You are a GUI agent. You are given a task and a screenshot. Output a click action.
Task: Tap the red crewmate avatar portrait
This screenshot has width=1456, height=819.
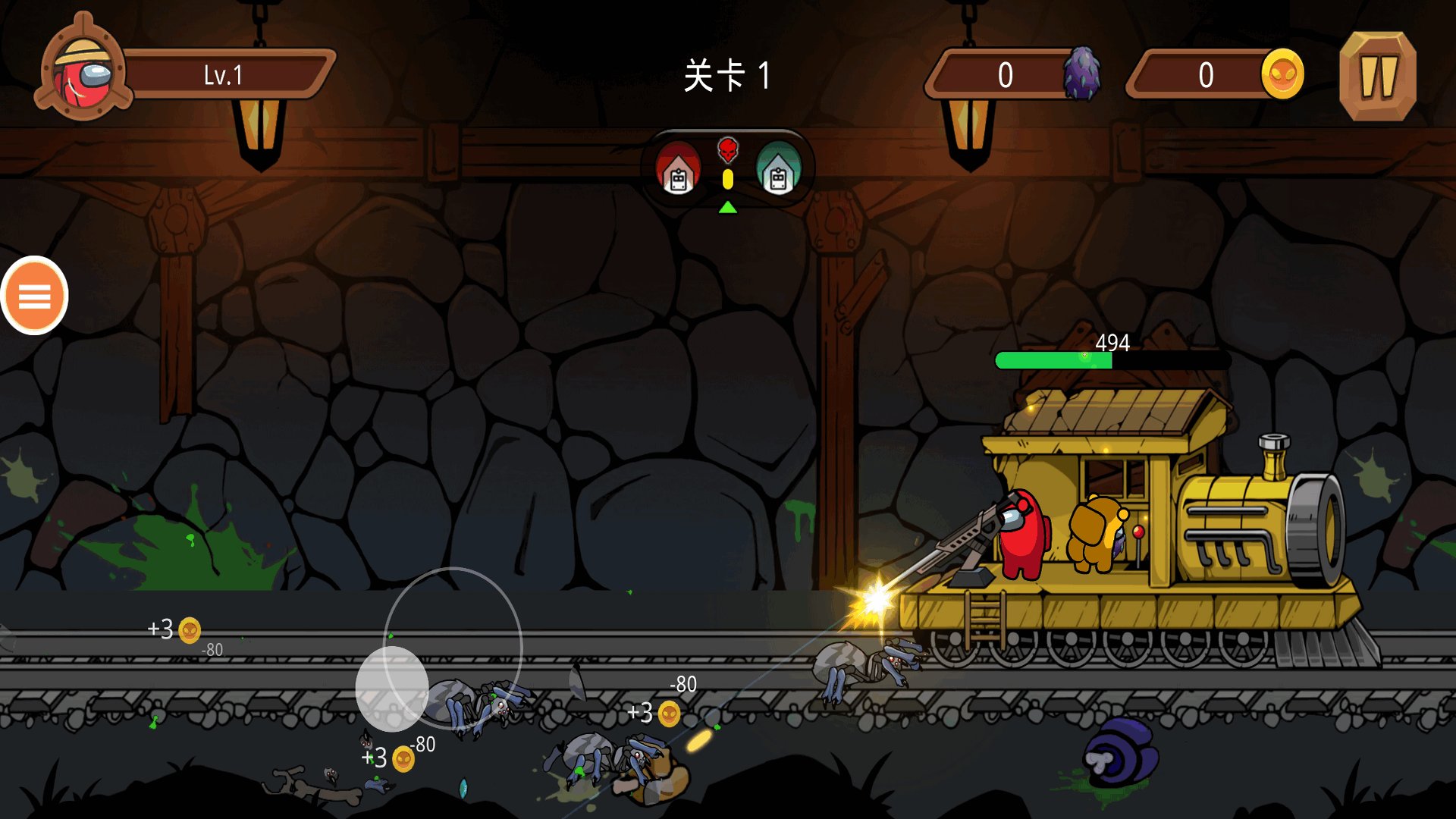point(83,74)
